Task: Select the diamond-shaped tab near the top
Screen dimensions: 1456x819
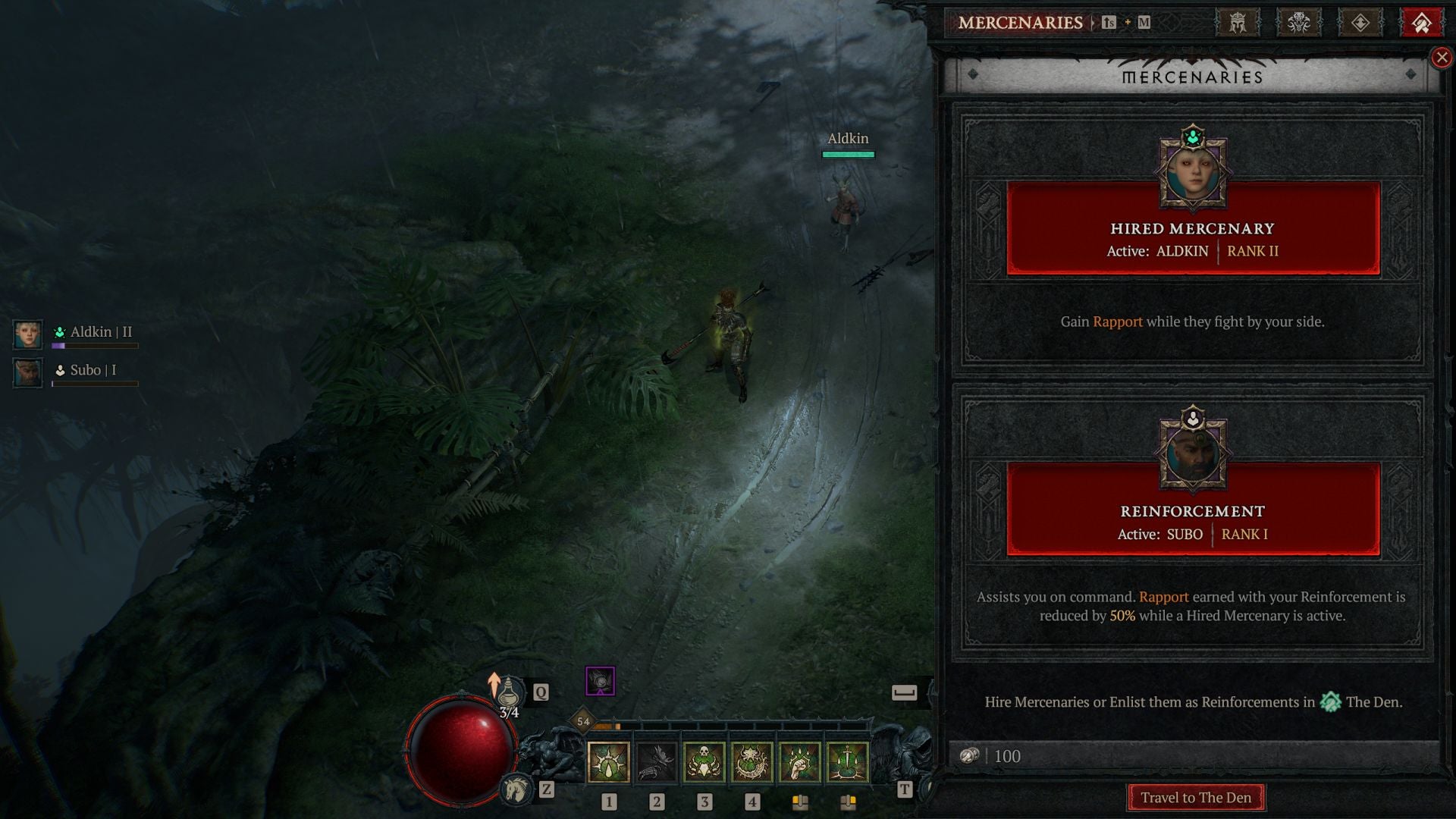Action: tap(1360, 21)
